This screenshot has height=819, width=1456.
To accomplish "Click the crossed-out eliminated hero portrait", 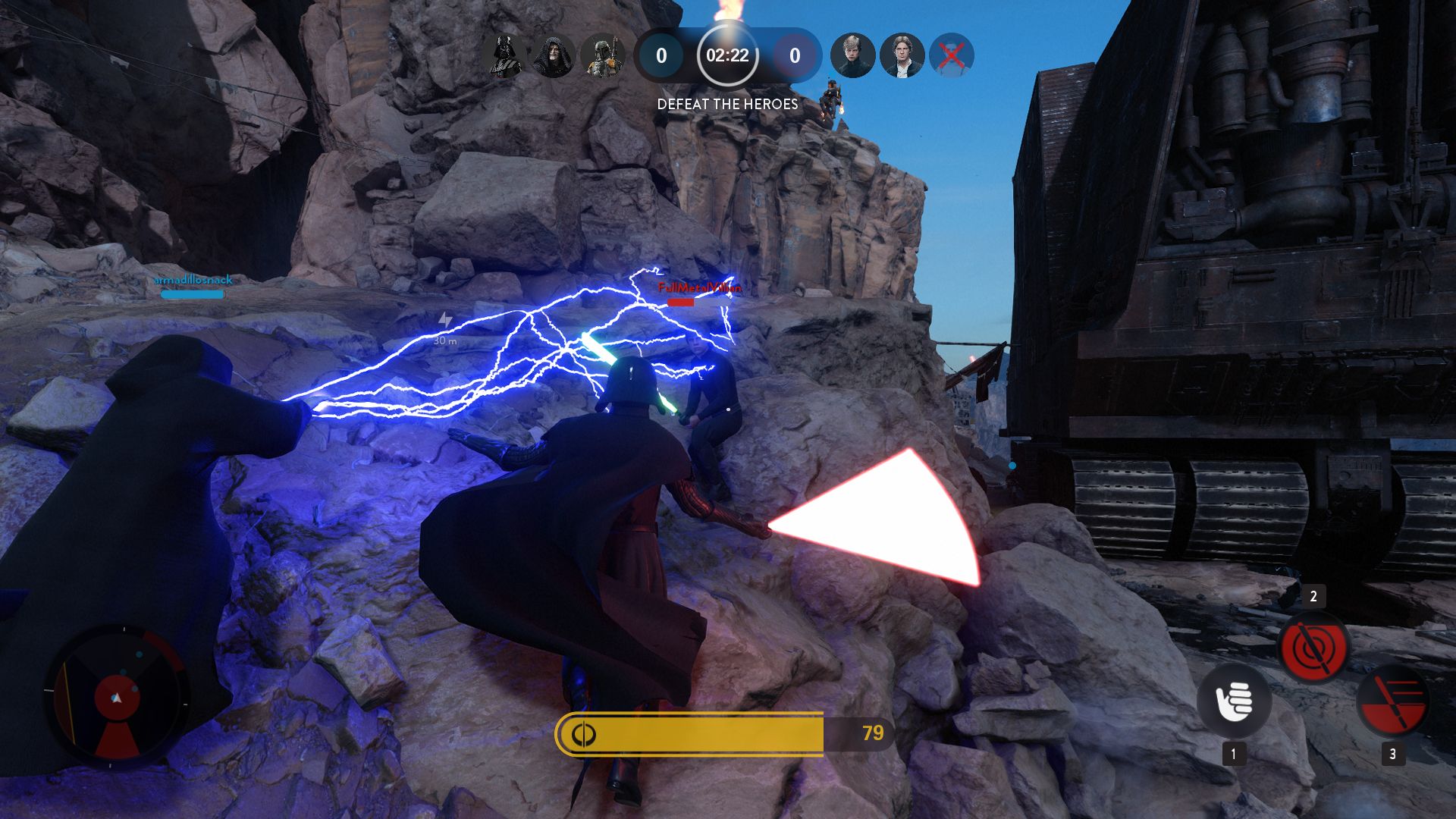I will point(952,56).
